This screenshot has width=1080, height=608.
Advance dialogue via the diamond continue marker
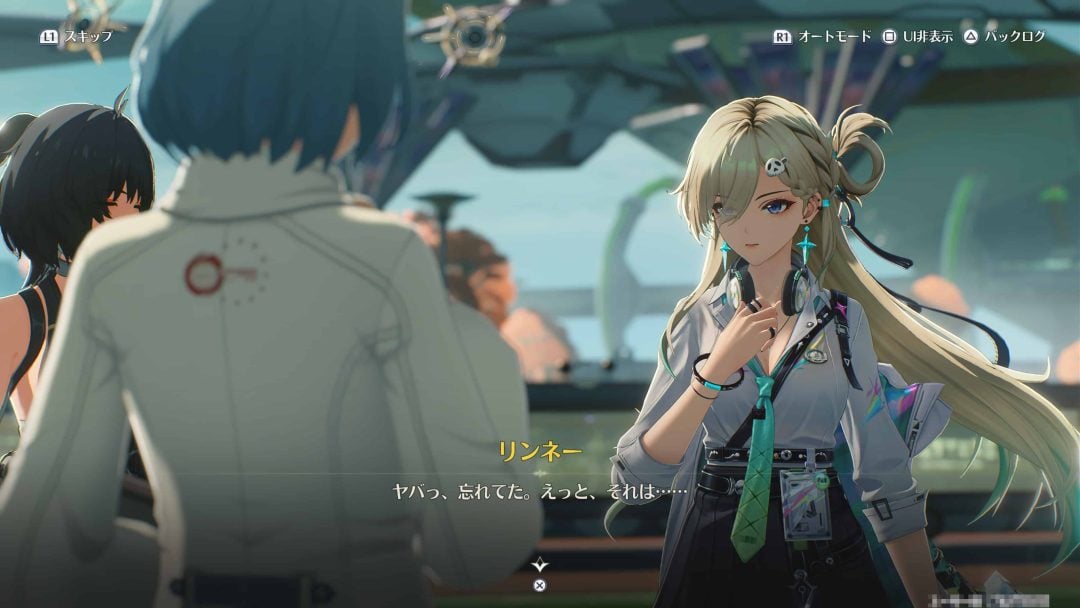click(540, 565)
